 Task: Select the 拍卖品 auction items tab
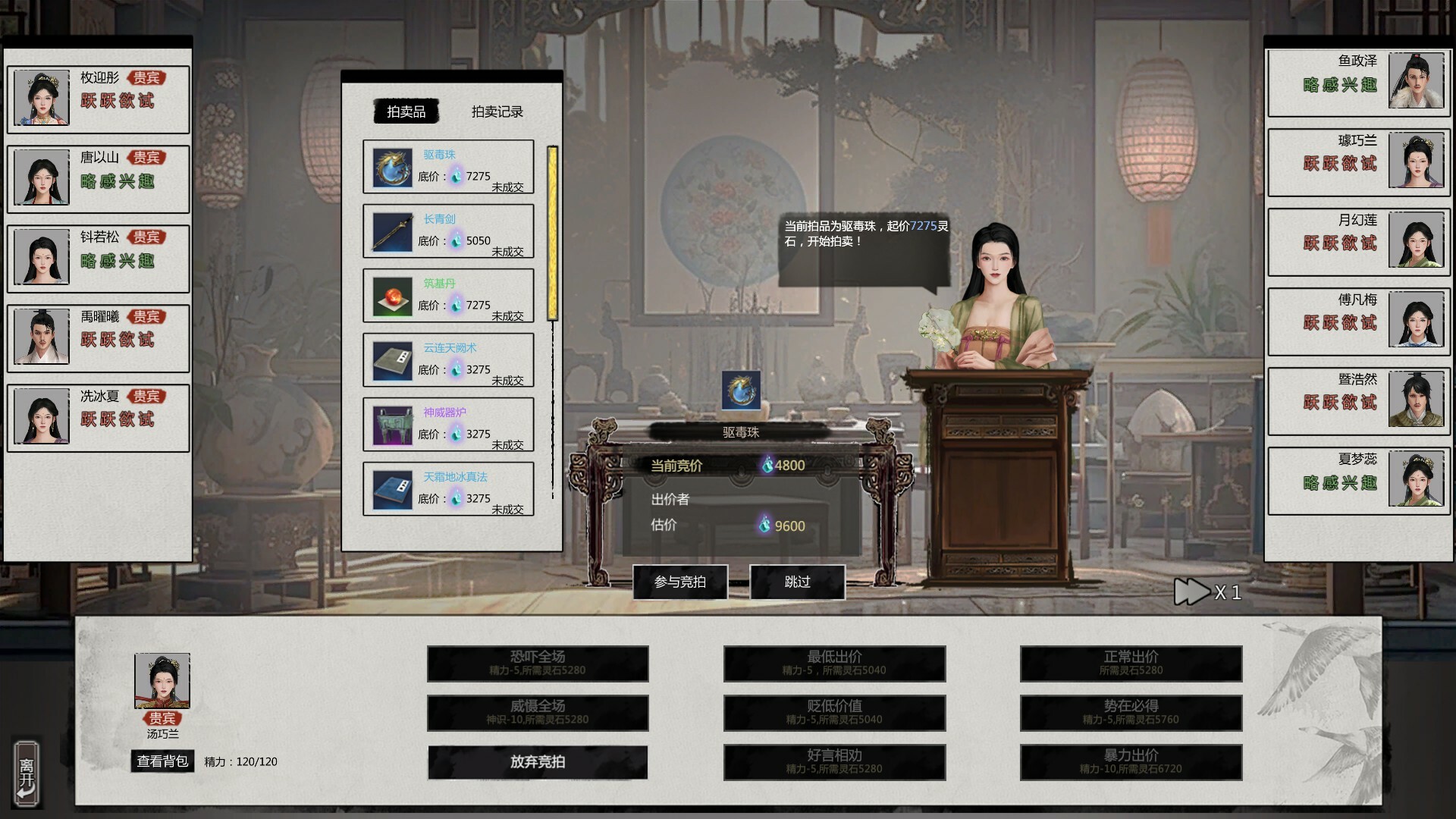pos(406,111)
